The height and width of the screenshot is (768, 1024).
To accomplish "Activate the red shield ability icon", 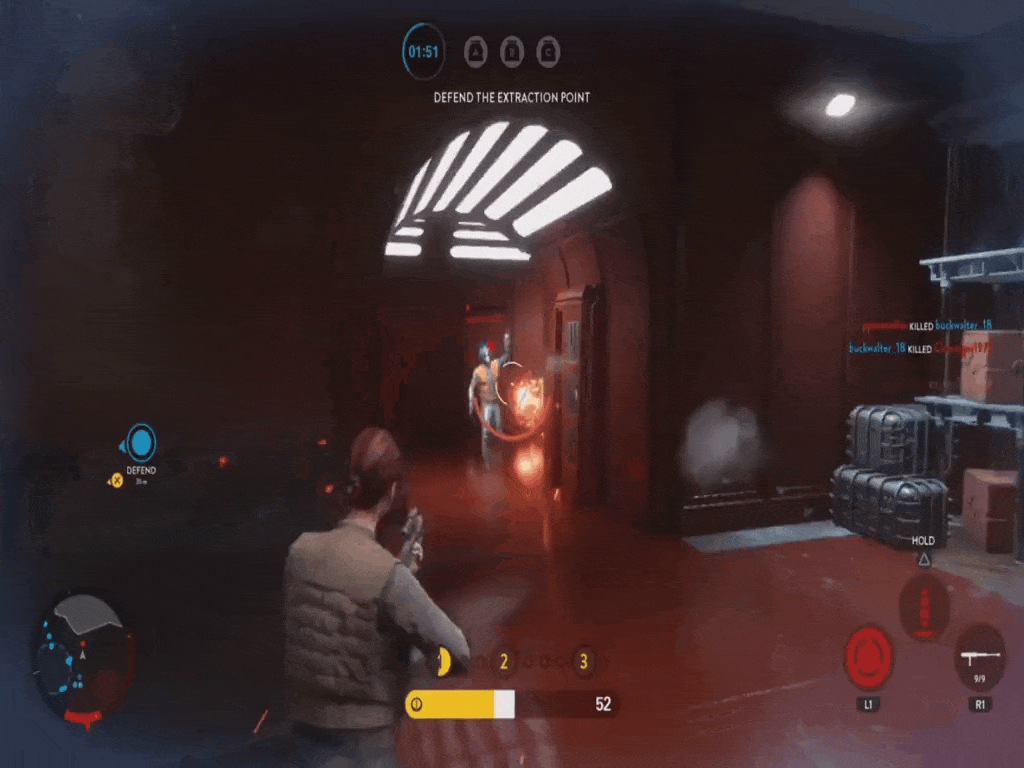I will pos(868,657).
